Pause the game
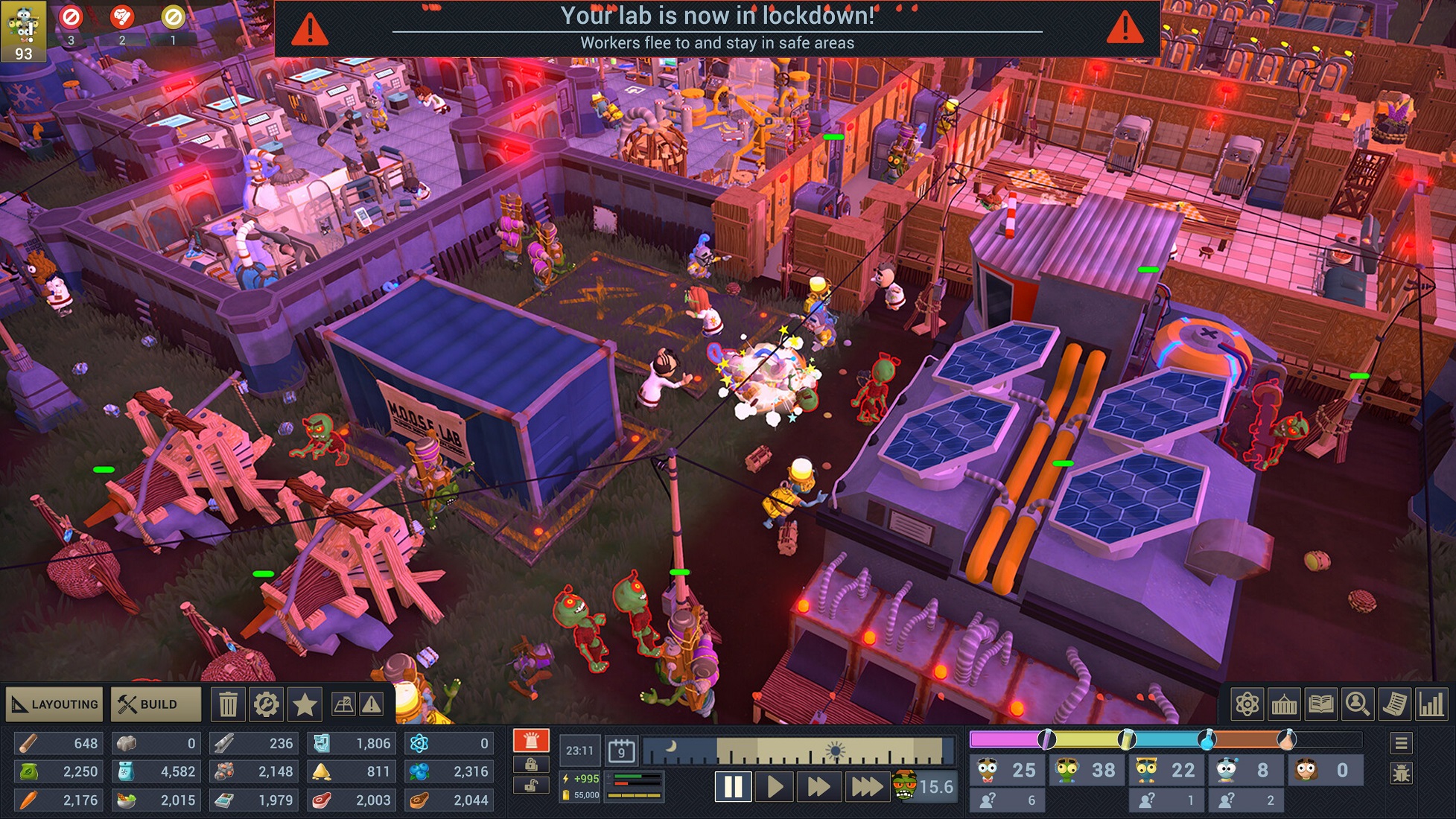The width and height of the screenshot is (1456, 819). tap(733, 786)
